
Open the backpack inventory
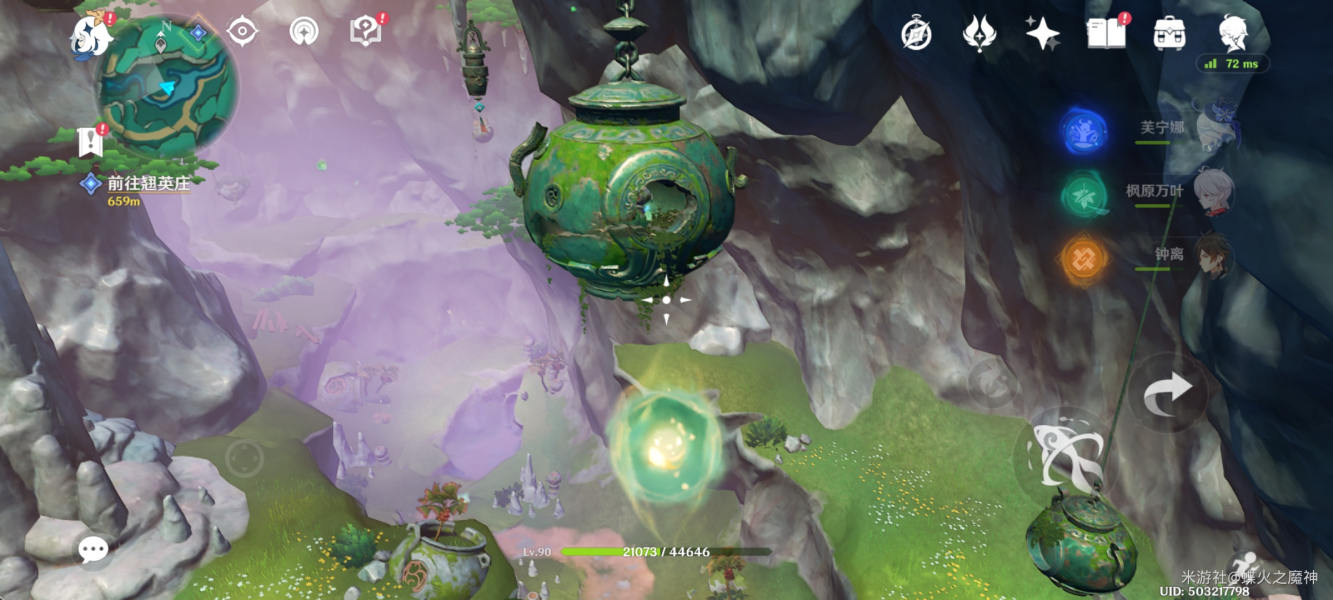[1168, 34]
